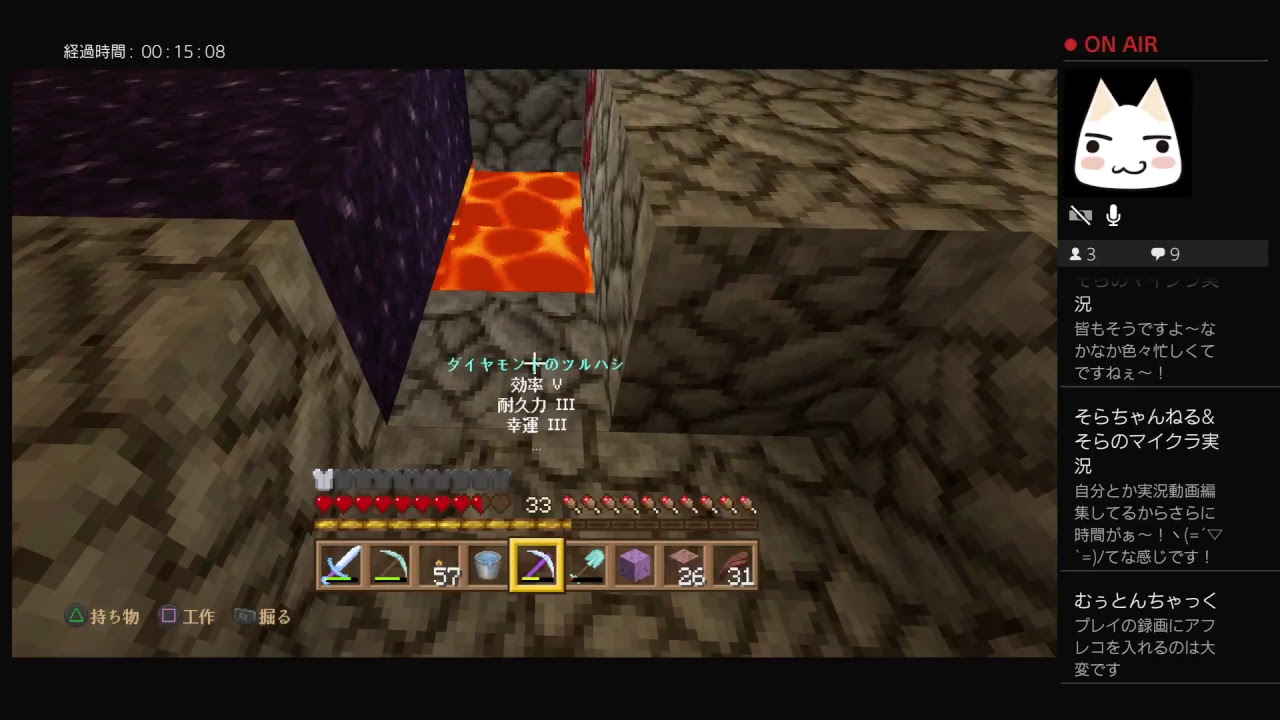The height and width of the screenshot is (720, 1280).
Task: Select the torch stack showing 57
Action: tap(439, 565)
